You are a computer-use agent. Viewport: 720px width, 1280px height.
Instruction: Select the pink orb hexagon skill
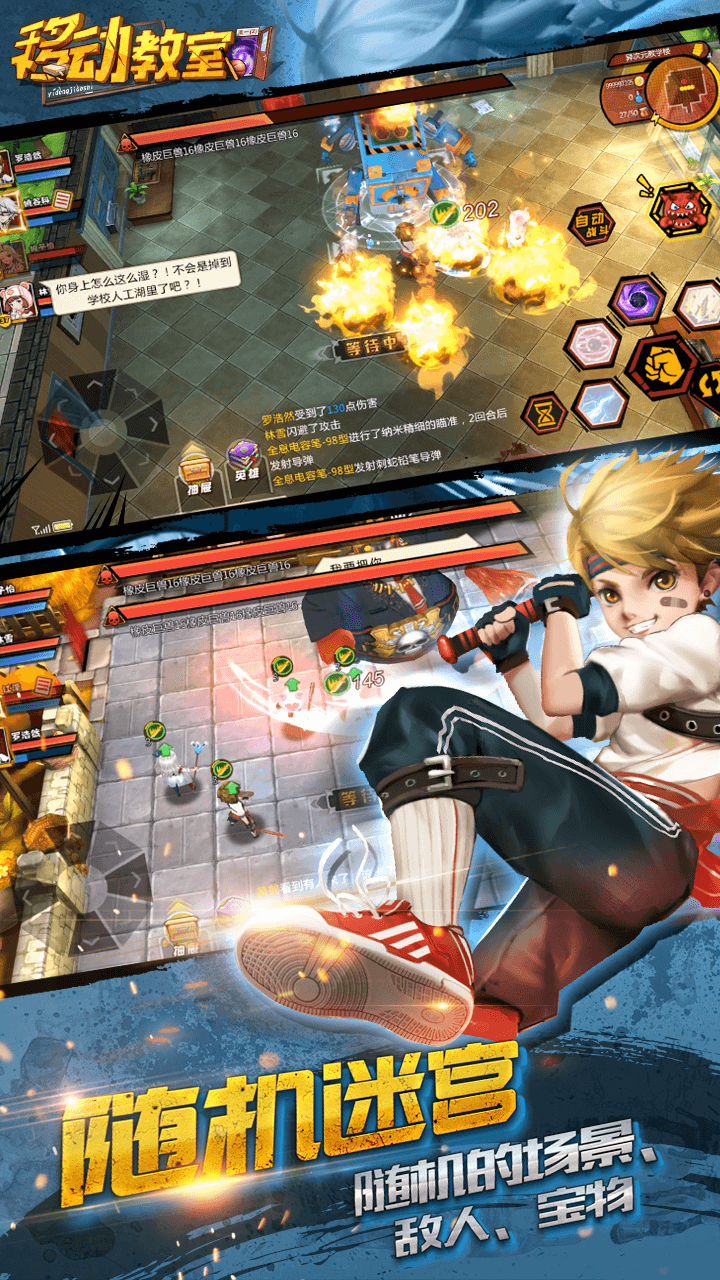[592, 344]
